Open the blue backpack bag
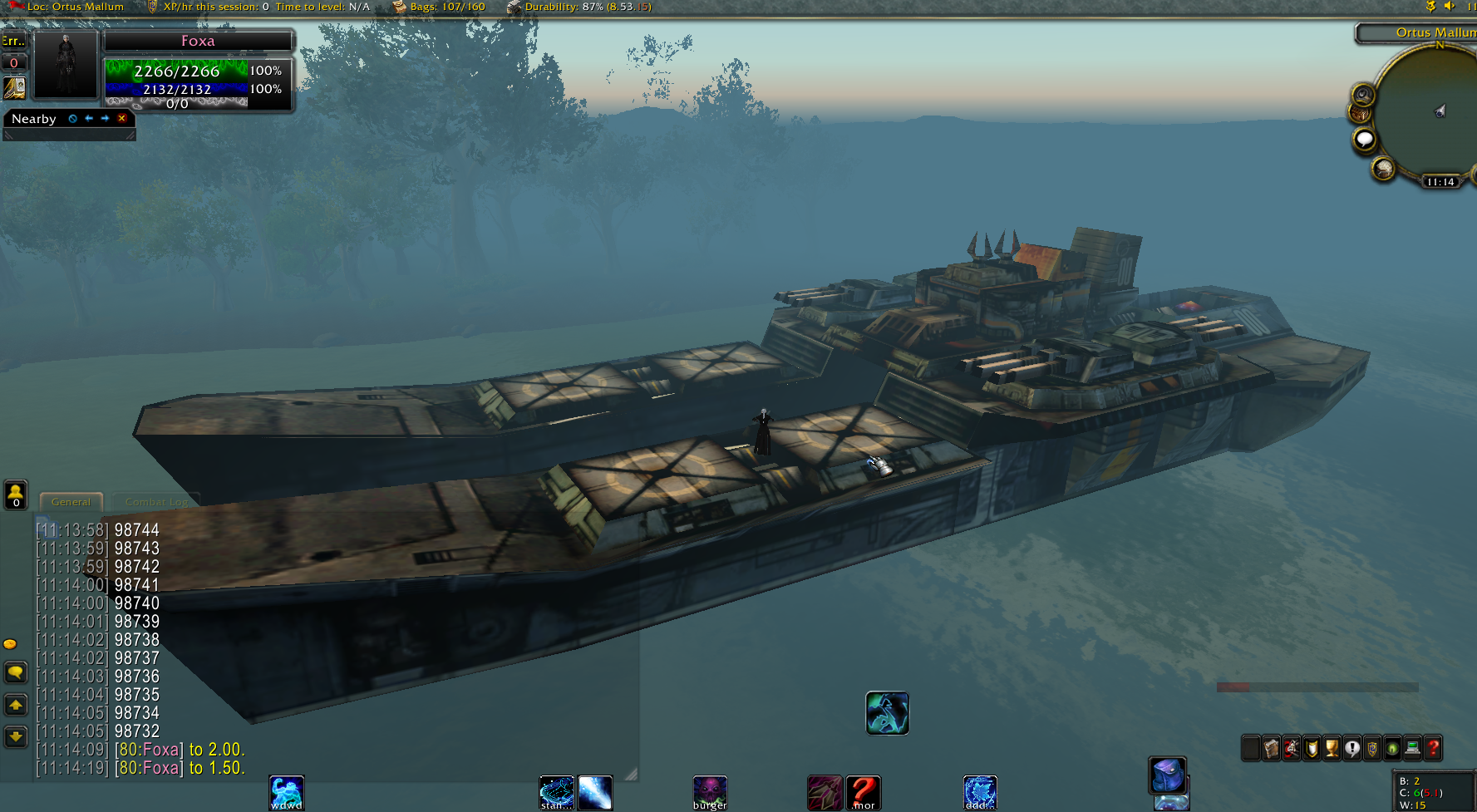 click(1167, 775)
